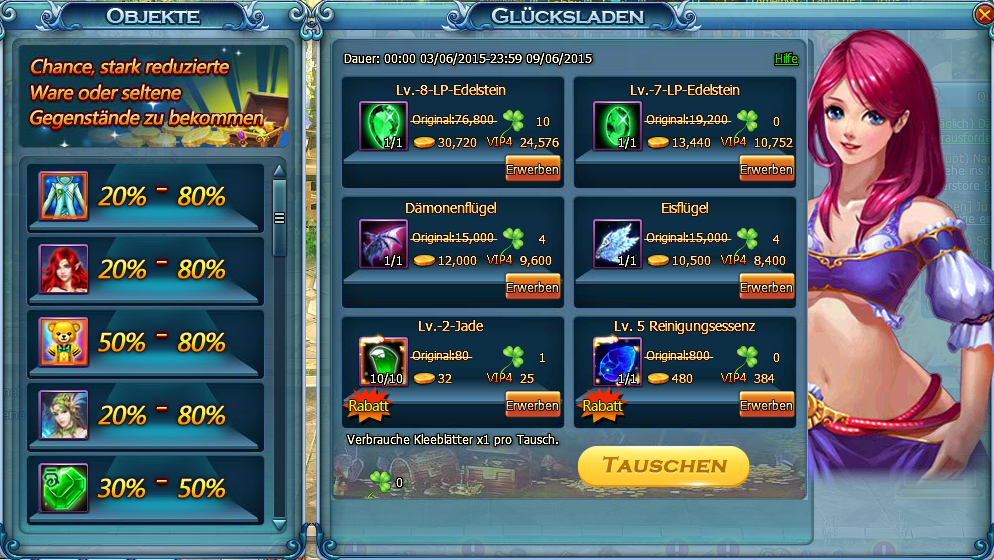Pick the teddy bear item row

click(x=145, y=343)
